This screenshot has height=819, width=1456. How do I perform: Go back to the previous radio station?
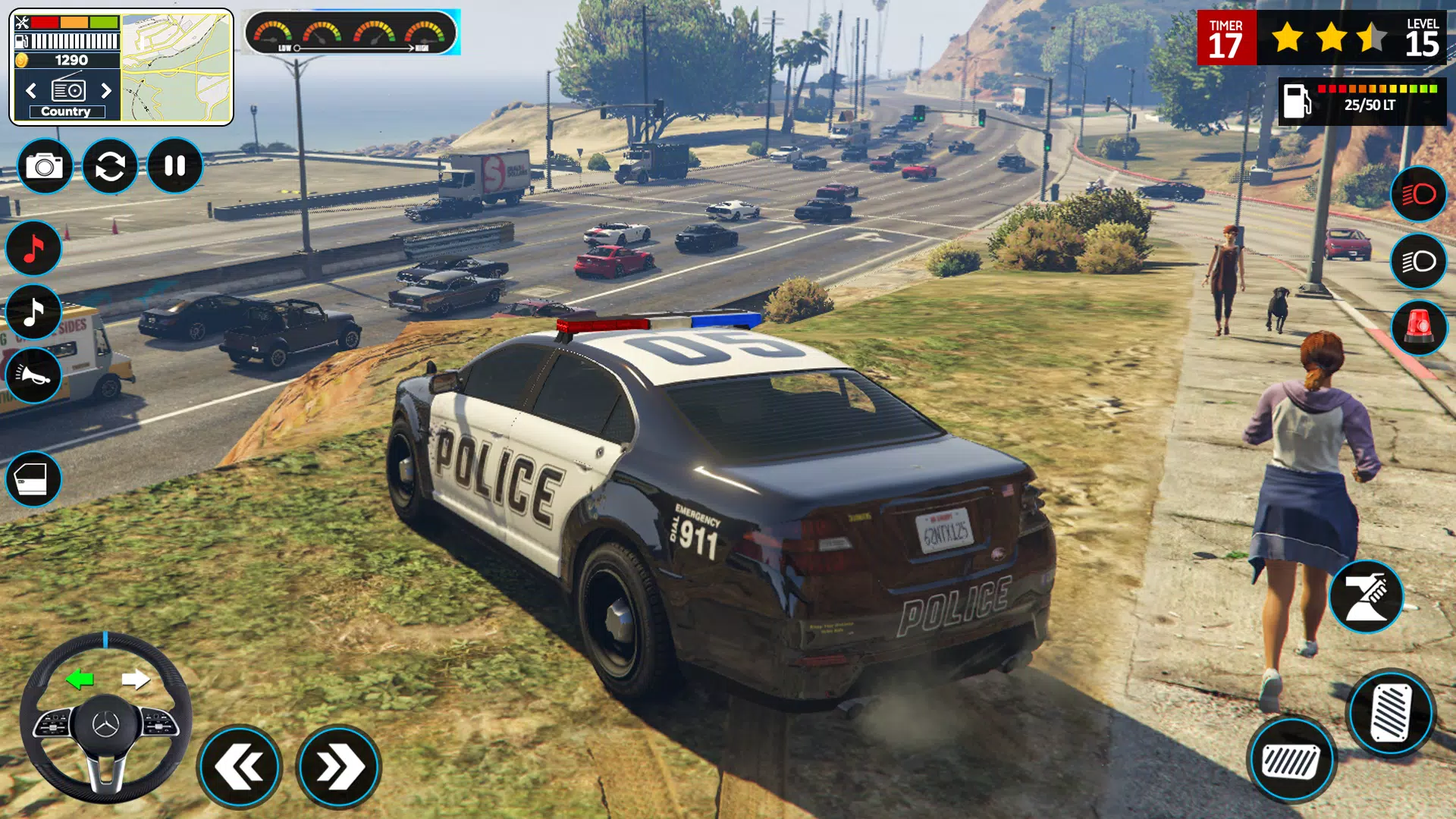30,90
